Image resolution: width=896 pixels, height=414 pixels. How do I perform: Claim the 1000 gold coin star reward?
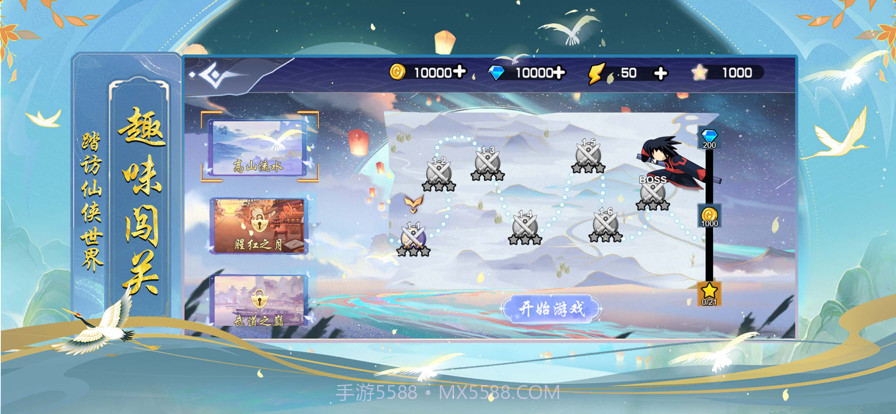click(x=709, y=216)
